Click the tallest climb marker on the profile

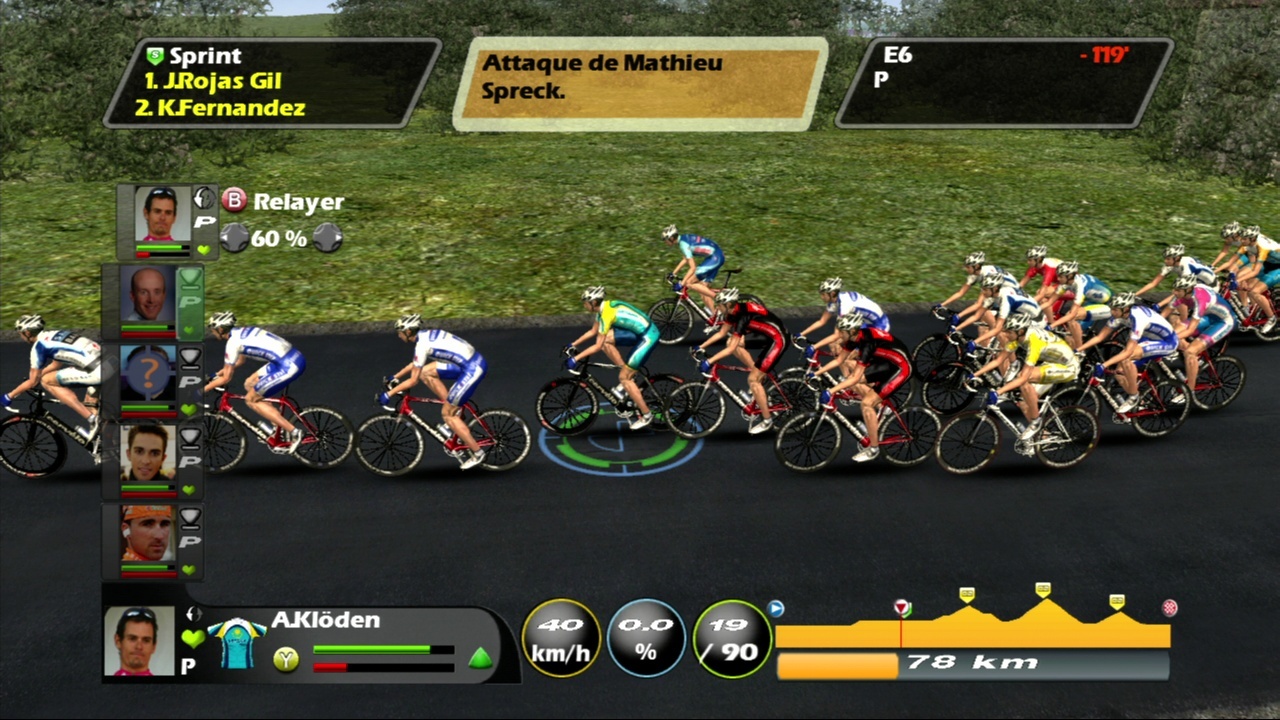(x=1043, y=589)
